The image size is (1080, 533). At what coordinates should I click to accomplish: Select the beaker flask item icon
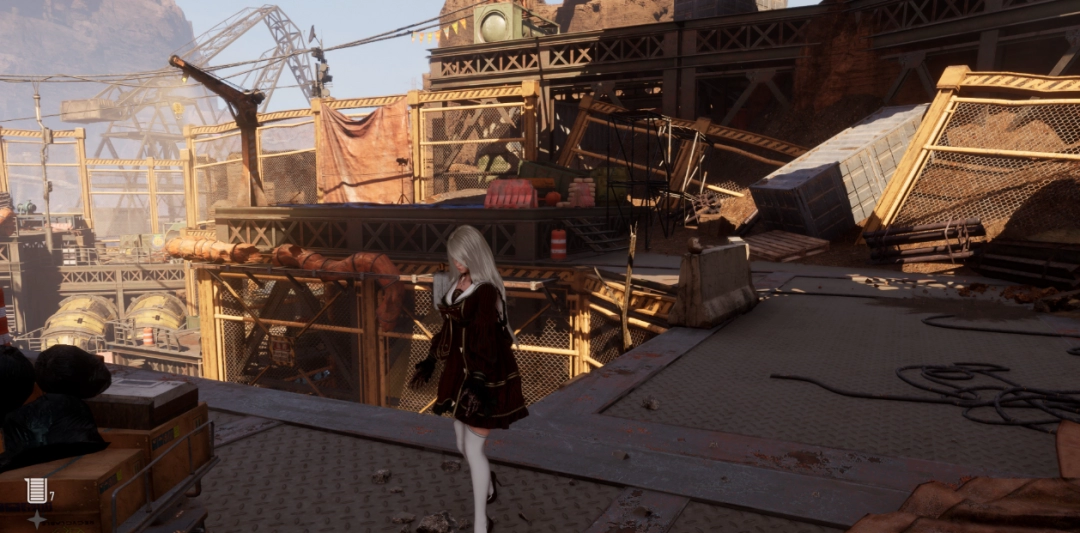click(x=36, y=490)
